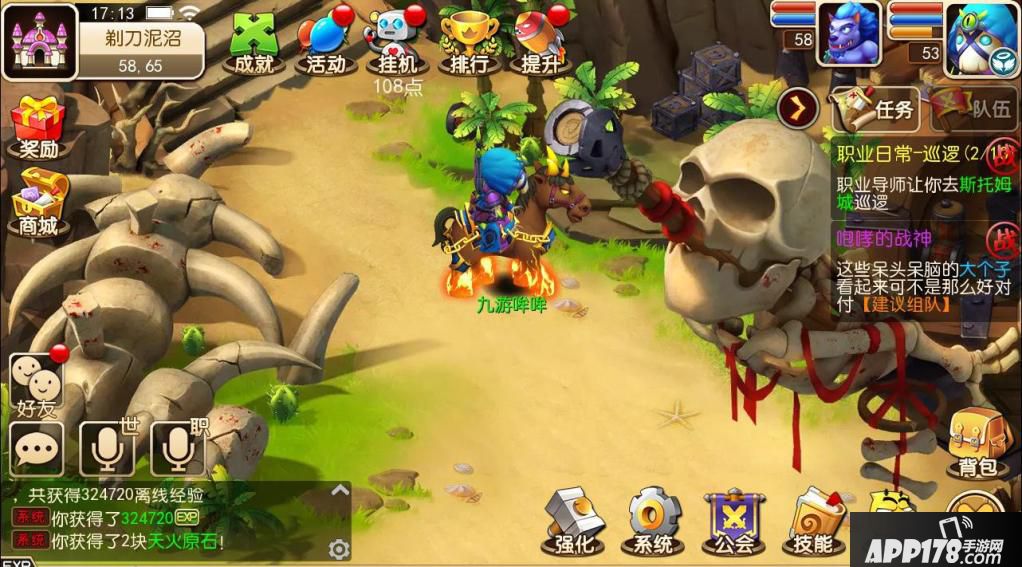
Task: Open the 好友 friends list
Action: (36, 384)
